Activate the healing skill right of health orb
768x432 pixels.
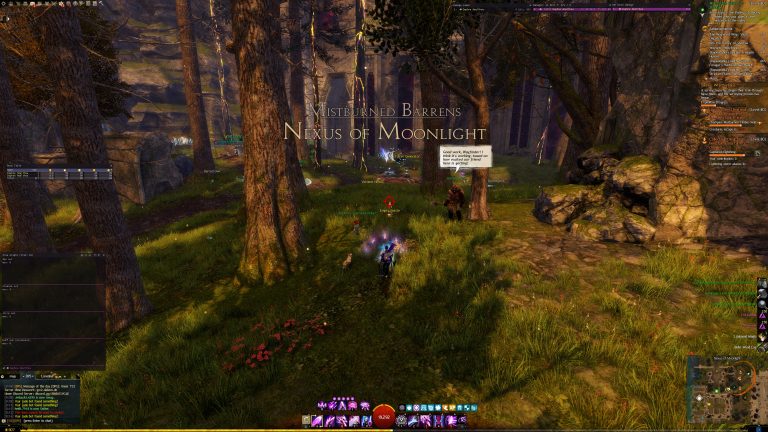403,420
